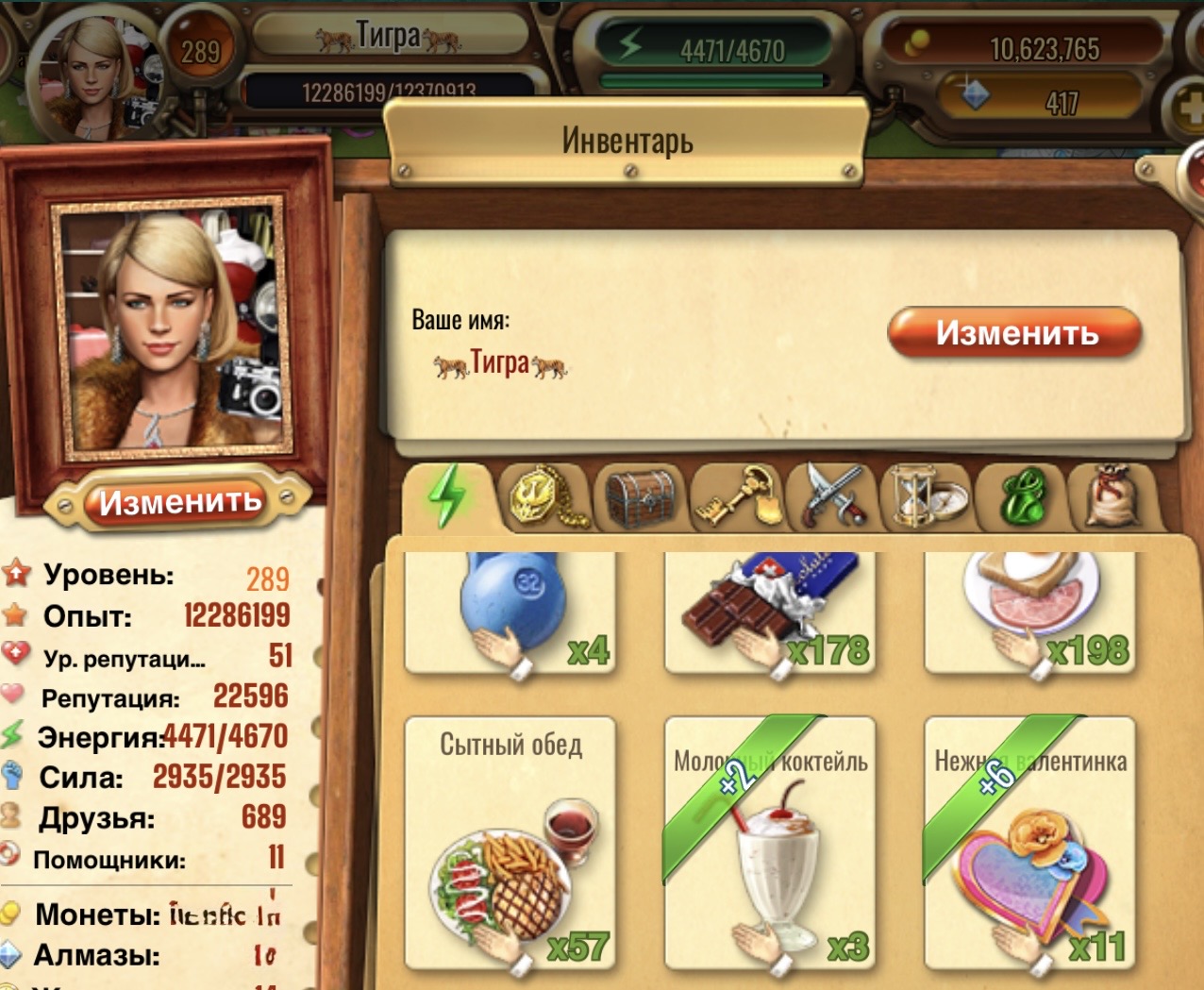
Task: Select the chocolate bar item x178
Action: (770, 612)
